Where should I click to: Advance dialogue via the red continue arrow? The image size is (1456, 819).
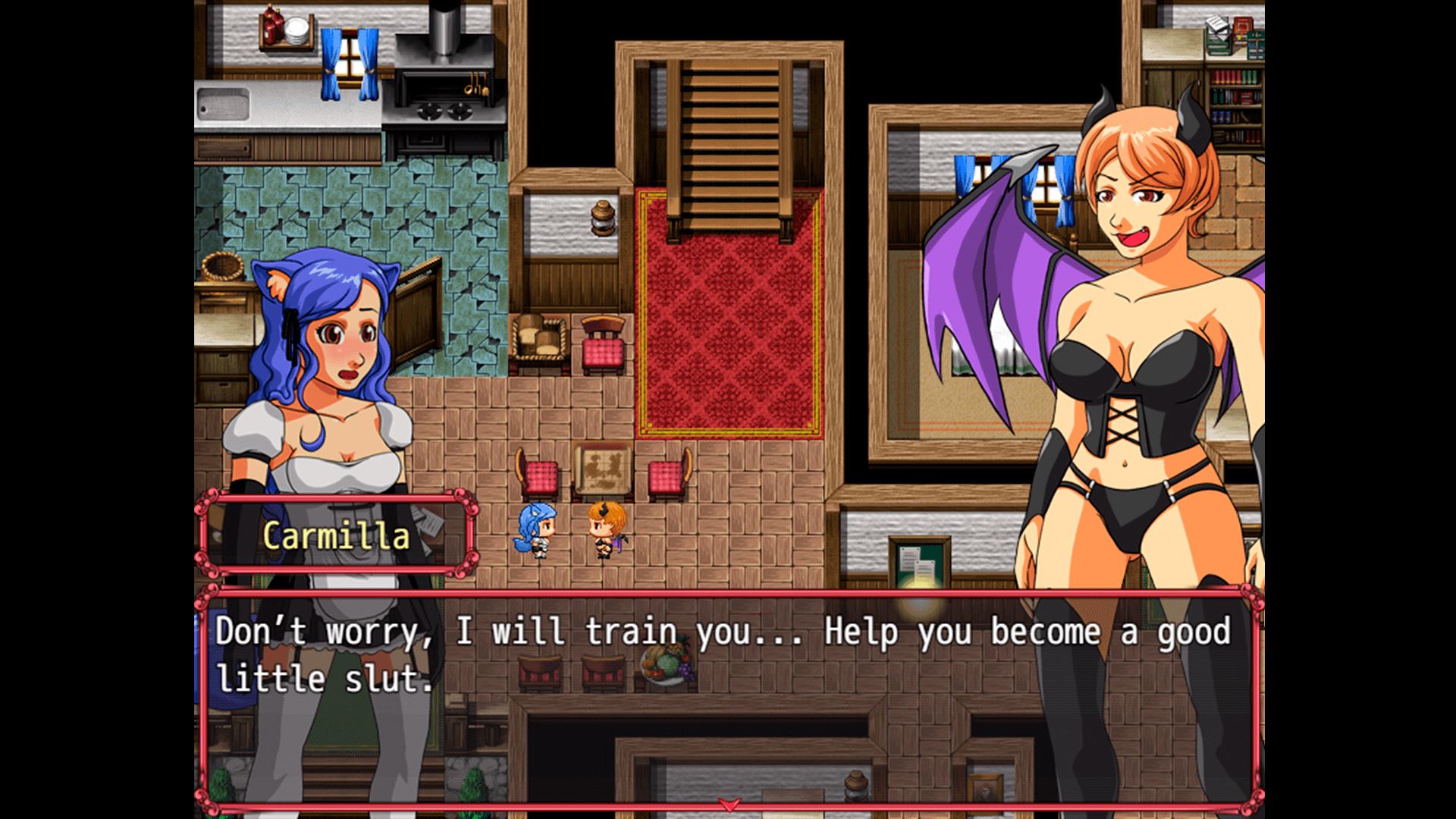point(729,805)
